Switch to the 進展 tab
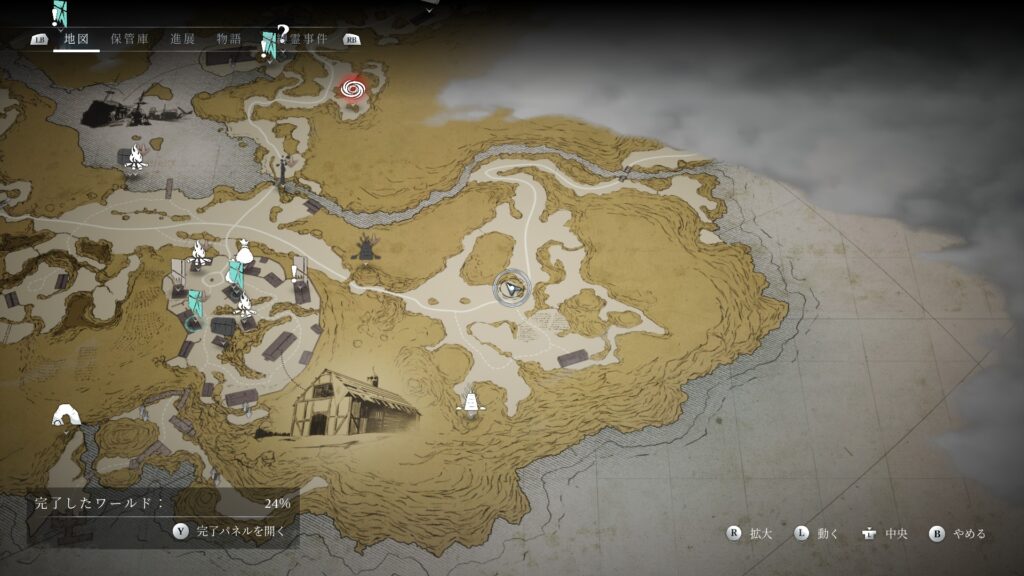The height and width of the screenshot is (576, 1024). (x=182, y=39)
